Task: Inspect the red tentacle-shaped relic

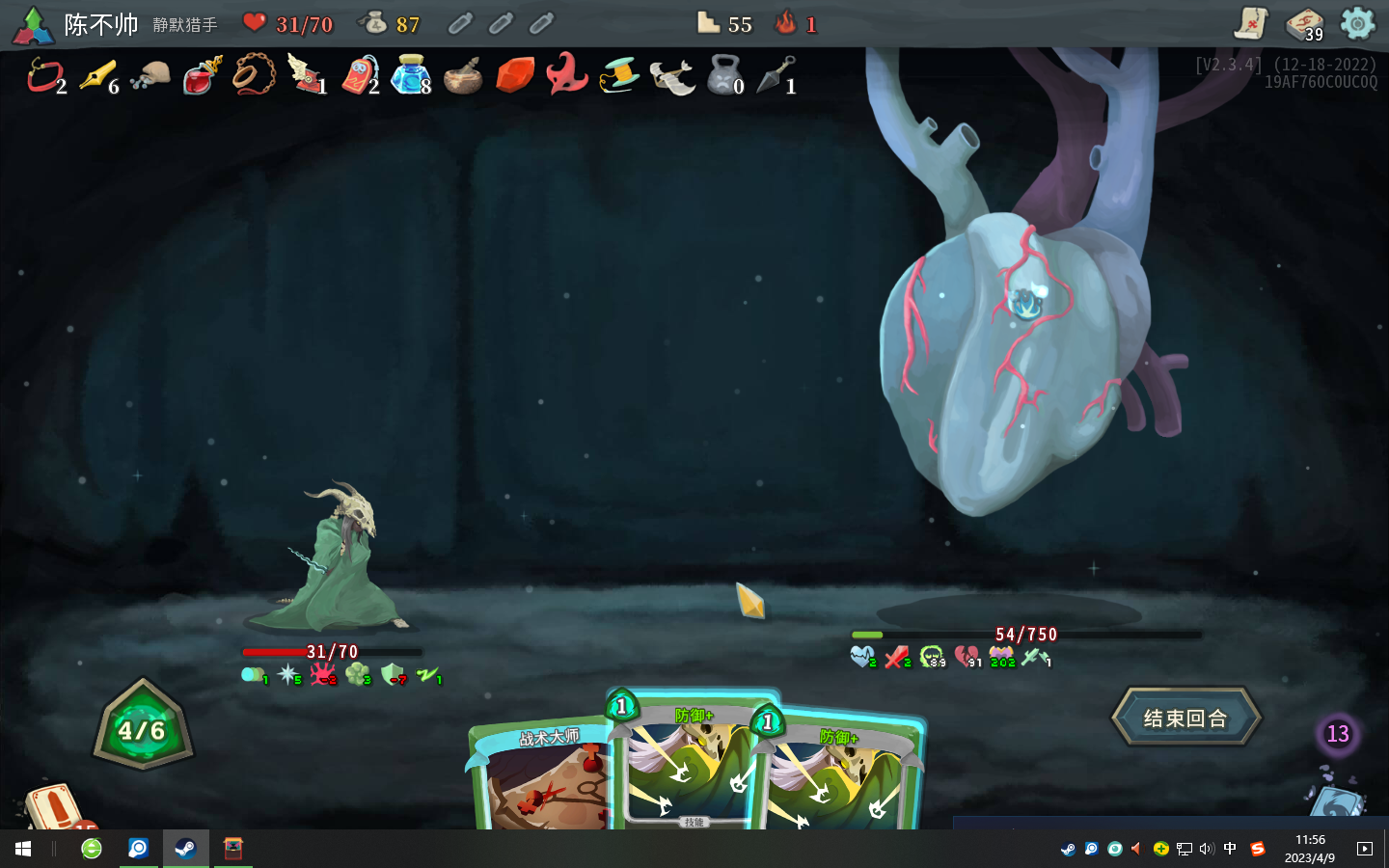Action: 566,74
